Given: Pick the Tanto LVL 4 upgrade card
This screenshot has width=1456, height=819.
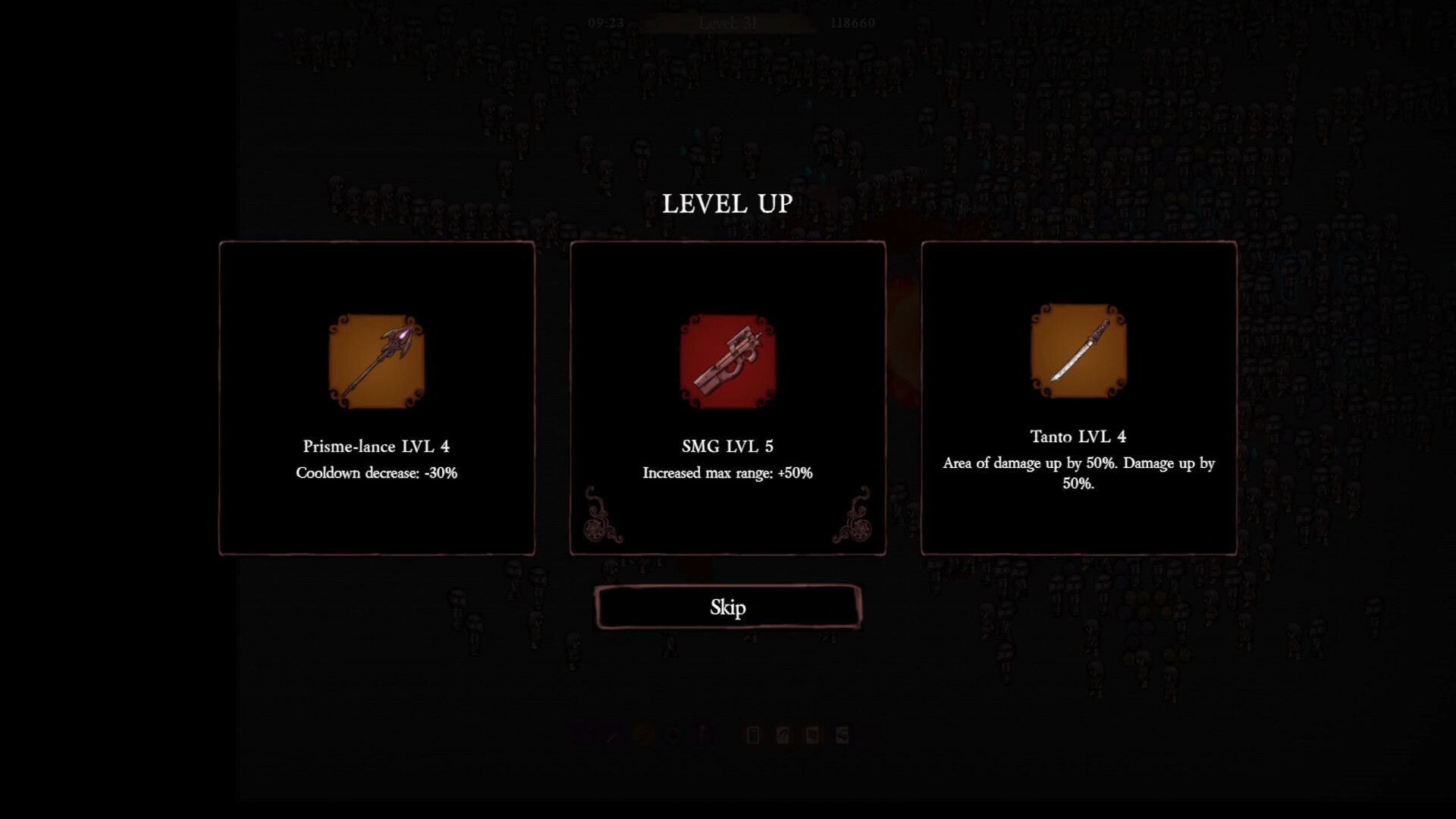Looking at the screenshot, I should (1078, 398).
